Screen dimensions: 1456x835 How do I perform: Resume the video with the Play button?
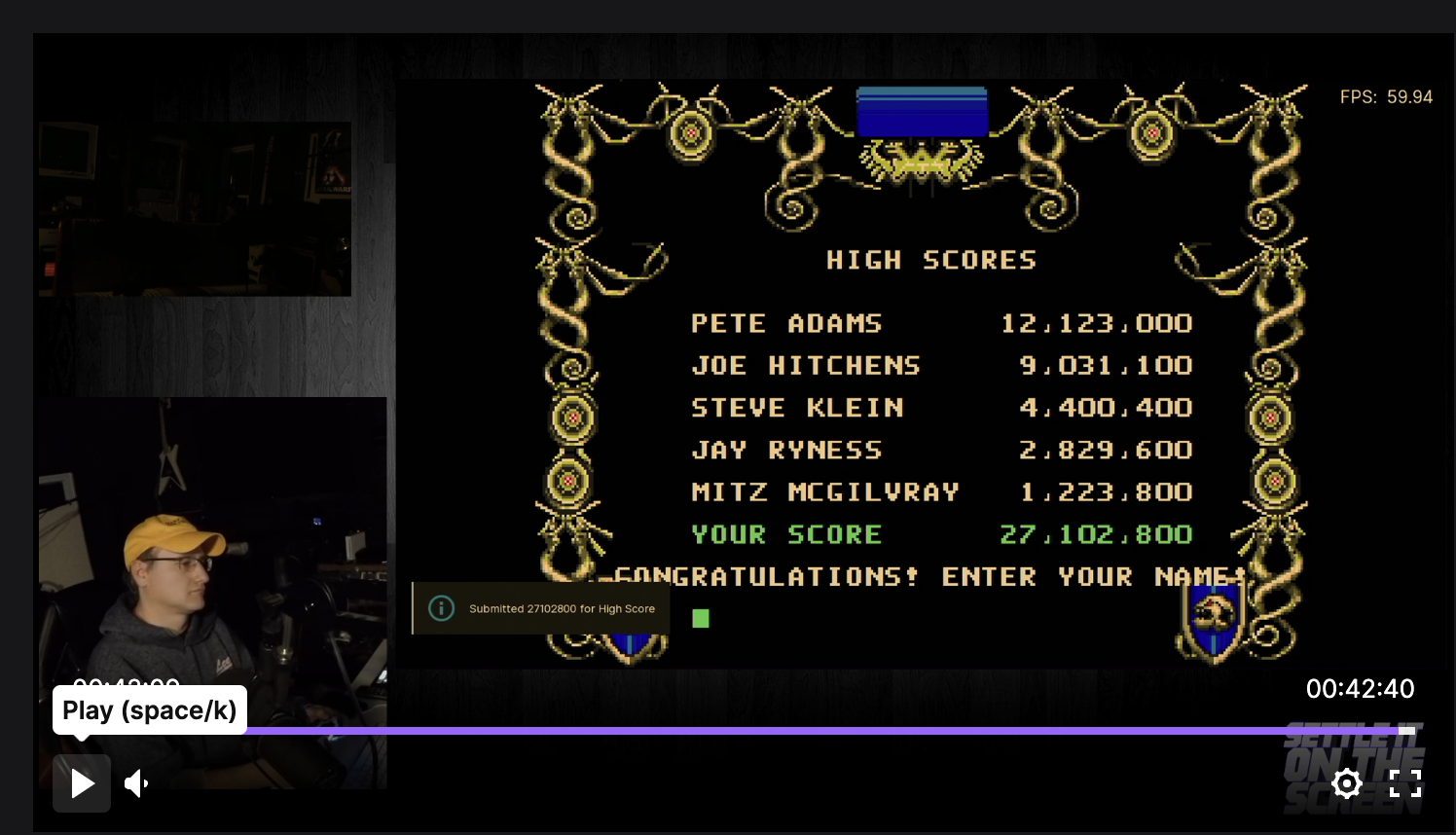pyautogui.click(x=82, y=783)
